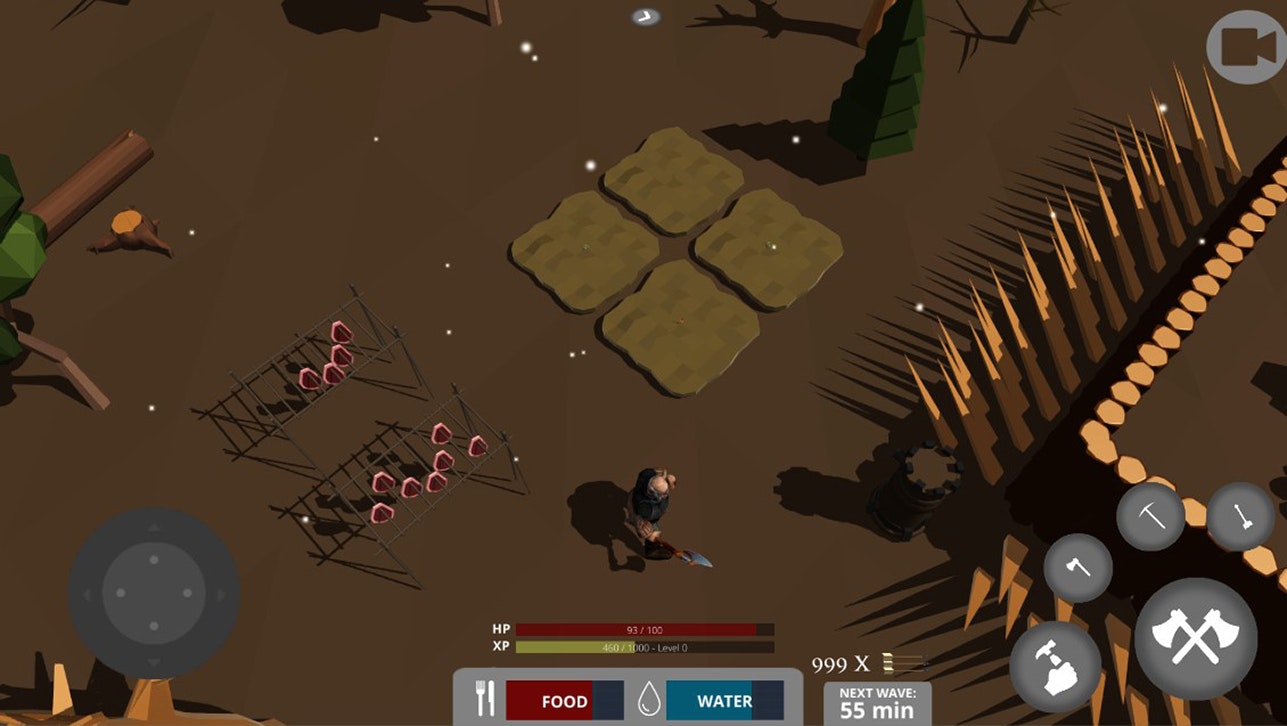
Task: Click the HP bar showing 93/100
Action: pos(645,628)
